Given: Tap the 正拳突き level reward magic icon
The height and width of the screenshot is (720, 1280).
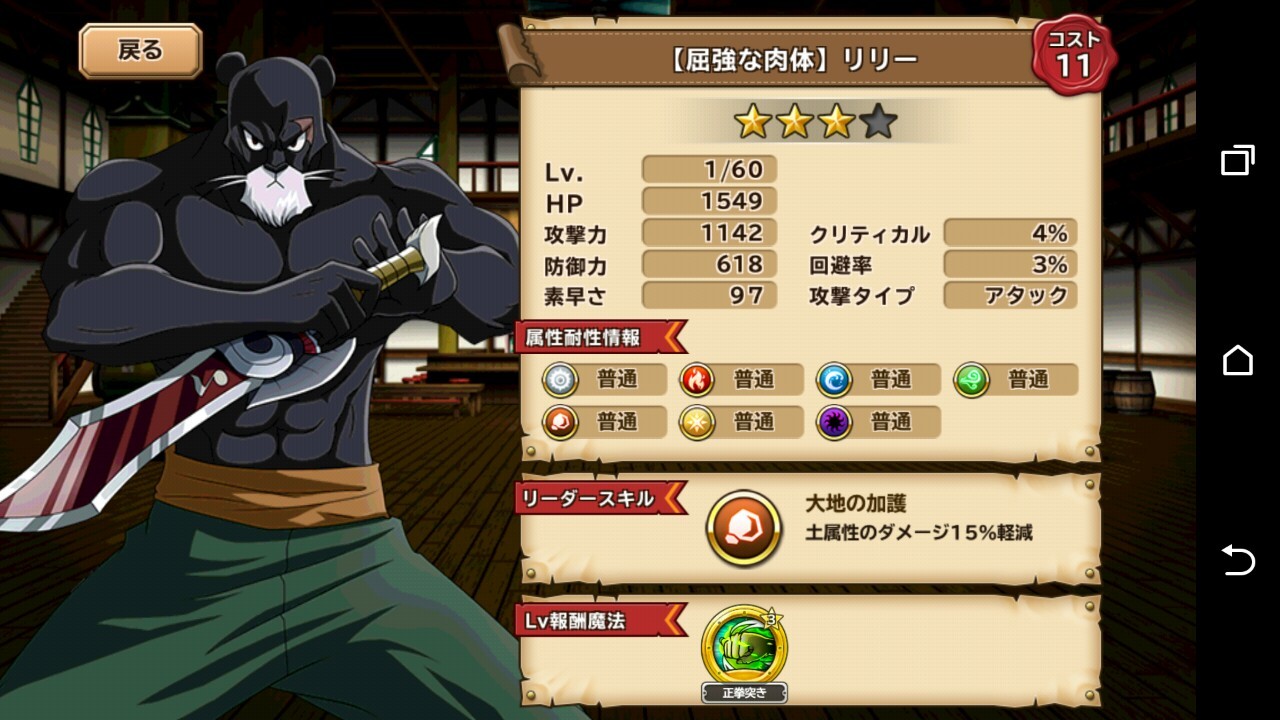Looking at the screenshot, I should pos(744,646).
